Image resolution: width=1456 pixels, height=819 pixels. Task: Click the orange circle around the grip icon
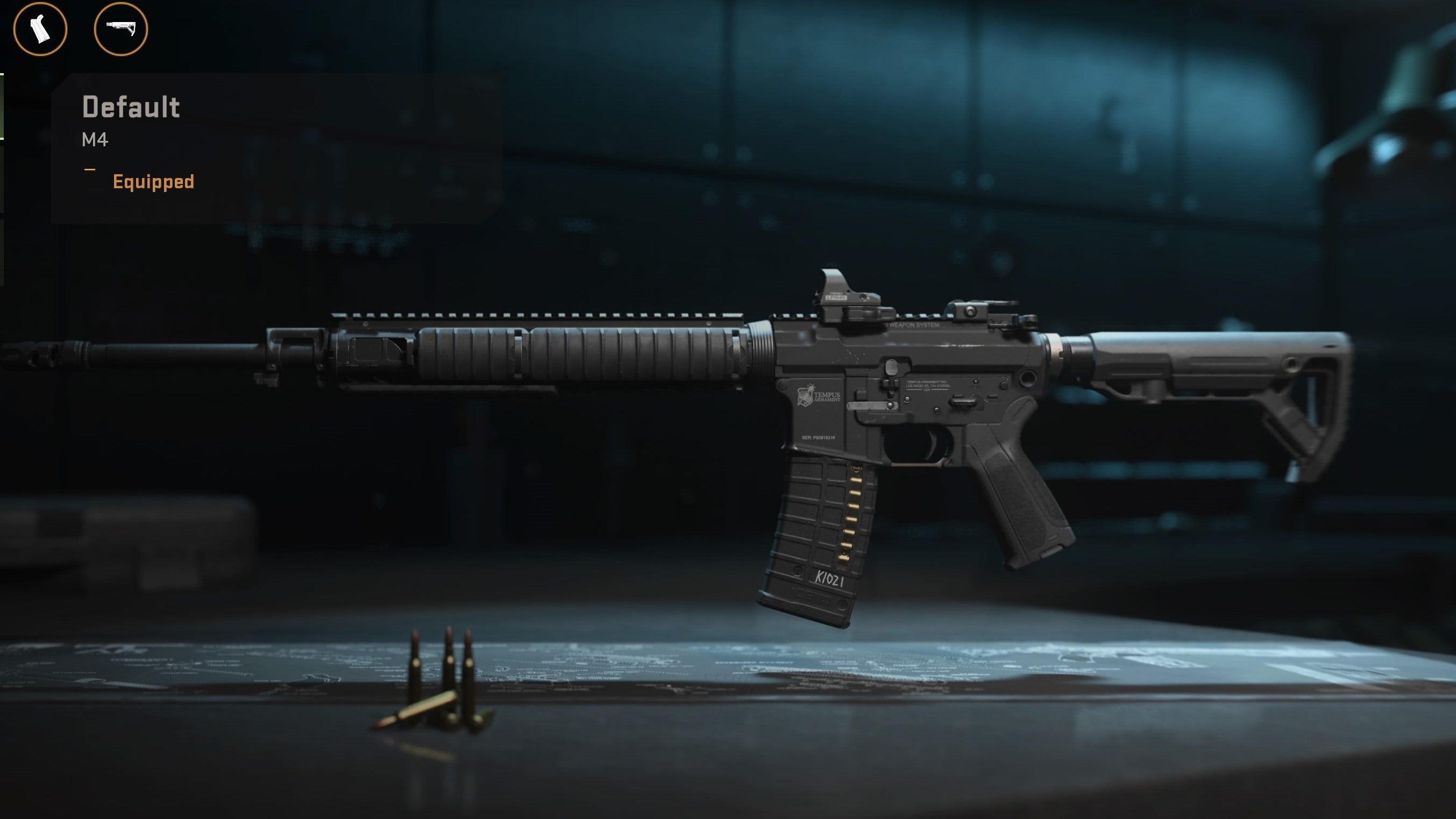pyautogui.click(x=40, y=30)
